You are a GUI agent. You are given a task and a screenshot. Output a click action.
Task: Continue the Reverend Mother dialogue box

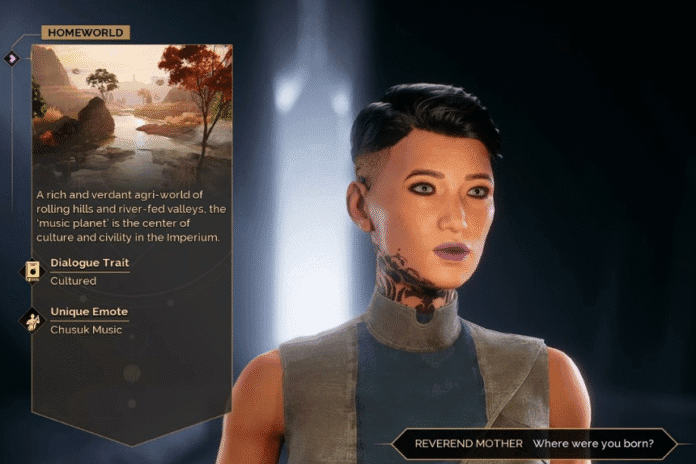(x=528, y=443)
